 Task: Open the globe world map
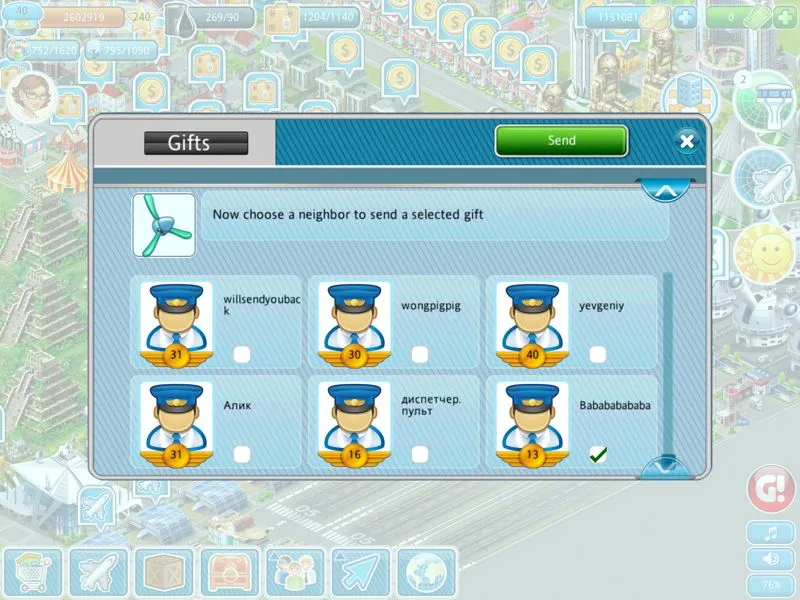coord(427,574)
